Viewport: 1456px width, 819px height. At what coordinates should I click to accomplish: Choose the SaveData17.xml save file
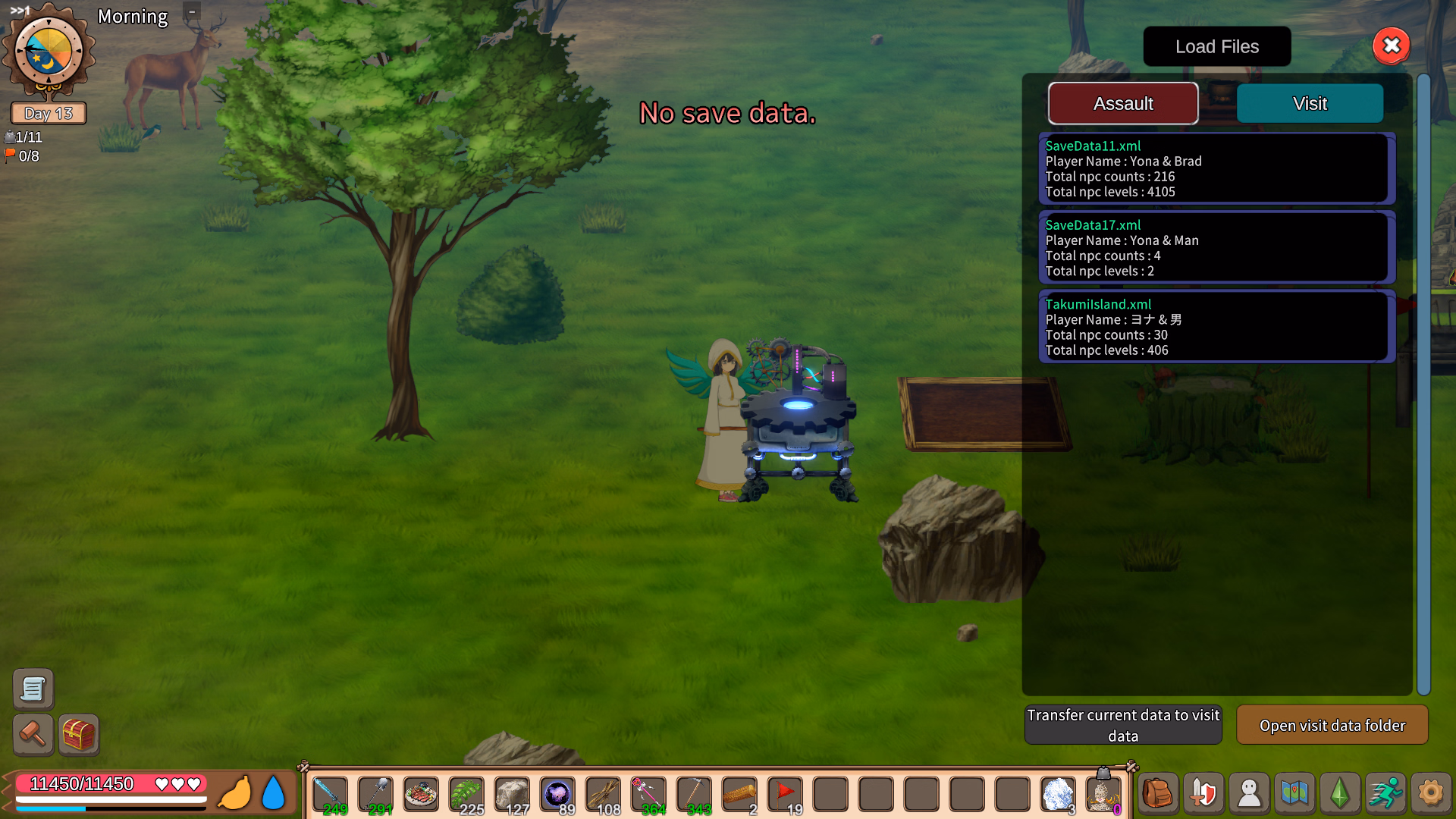click(1216, 248)
